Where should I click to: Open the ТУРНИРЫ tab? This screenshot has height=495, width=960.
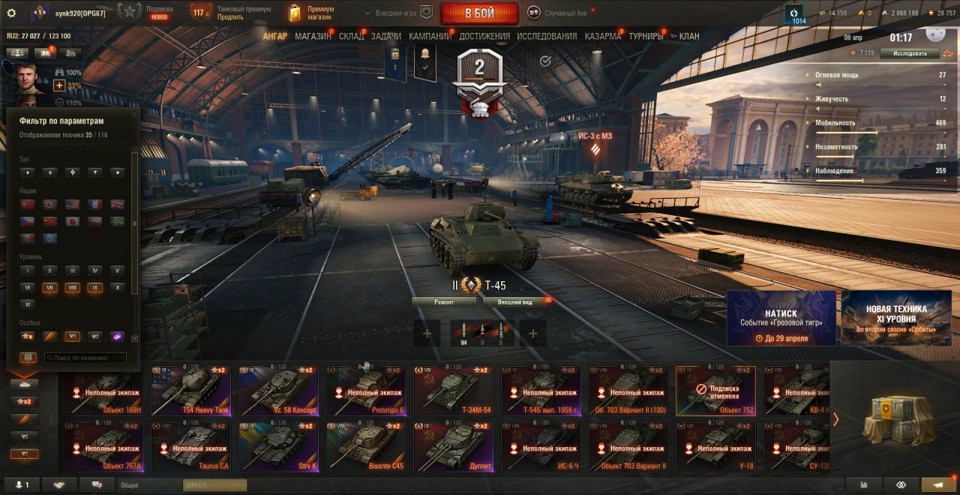click(648, 36)
